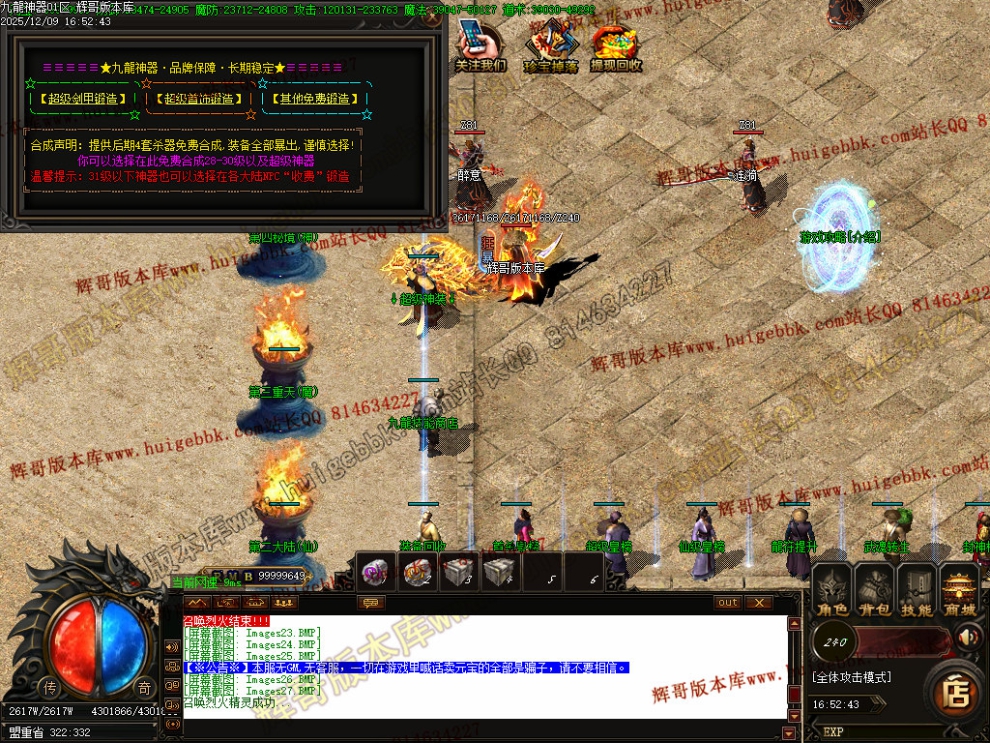Toggle the sound speaker button
Screen dimensions: 990x743
pos(967,637)
